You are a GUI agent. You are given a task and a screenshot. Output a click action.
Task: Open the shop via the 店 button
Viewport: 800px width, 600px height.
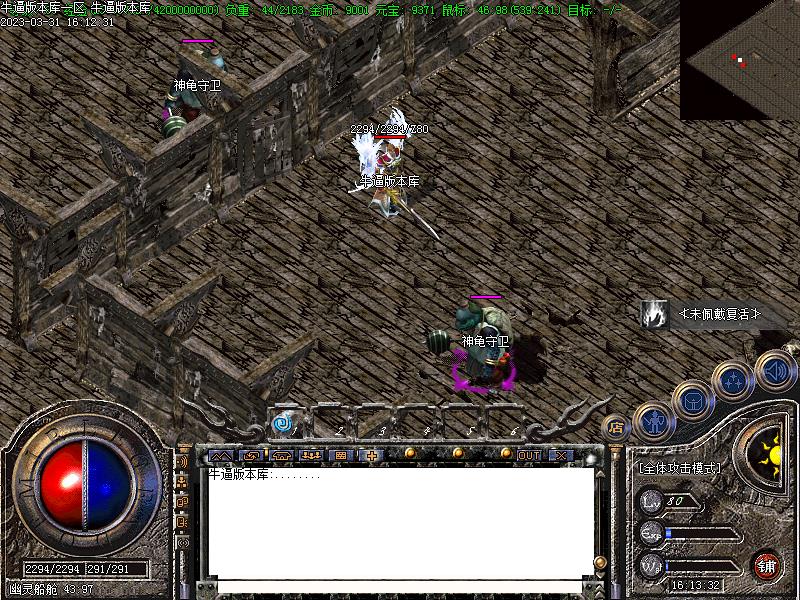[616, 427]
